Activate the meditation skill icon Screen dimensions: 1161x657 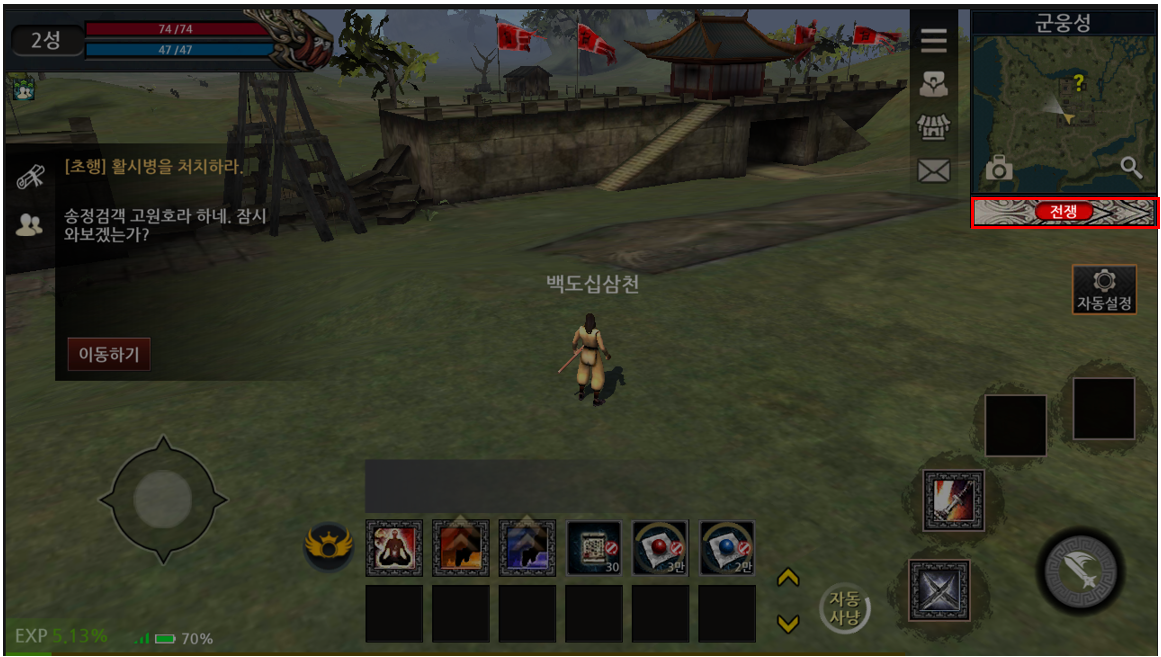click(394, 547)
